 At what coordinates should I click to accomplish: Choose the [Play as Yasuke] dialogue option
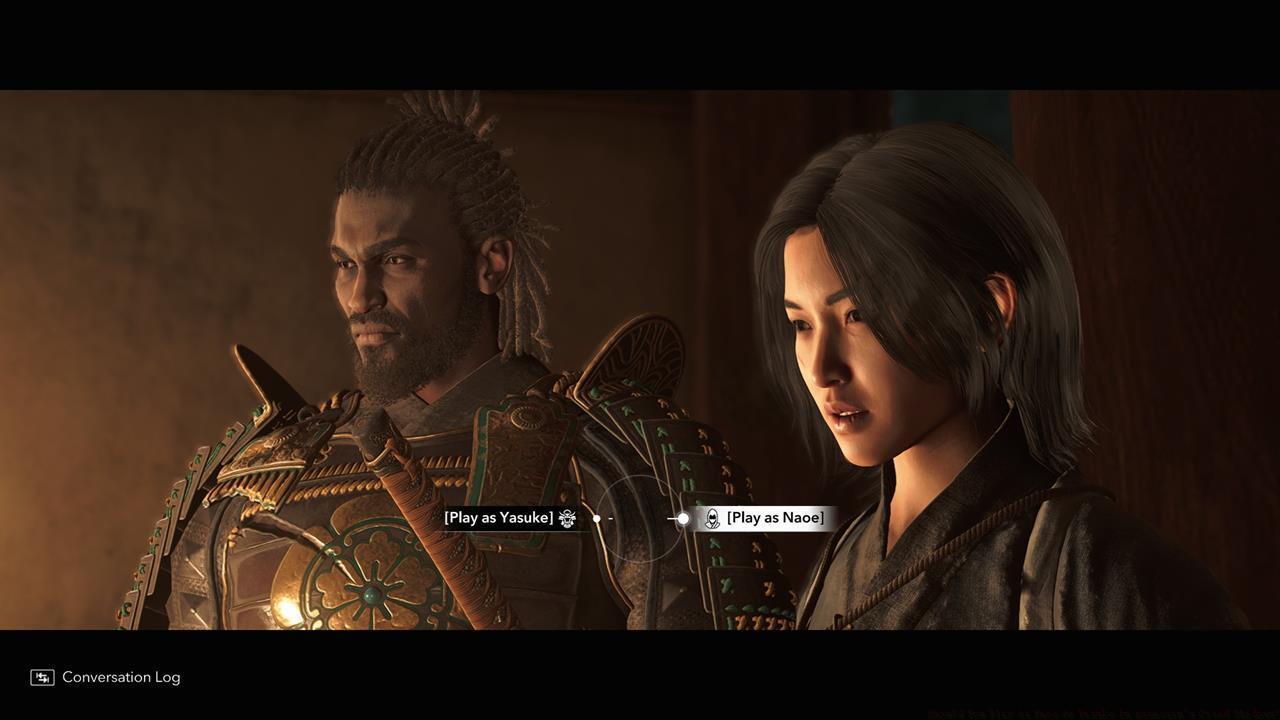498,517
